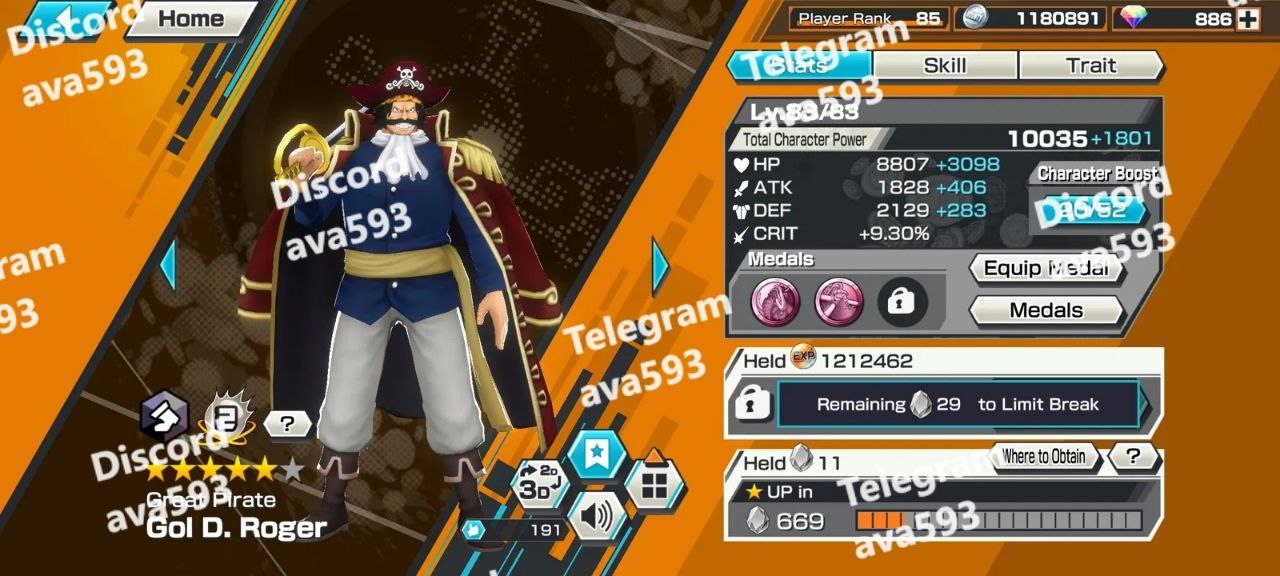The width and height of the screenshot is (1280, 576).
Task: Switch to the next character with right arrow
Action: [x=660, y=265]
